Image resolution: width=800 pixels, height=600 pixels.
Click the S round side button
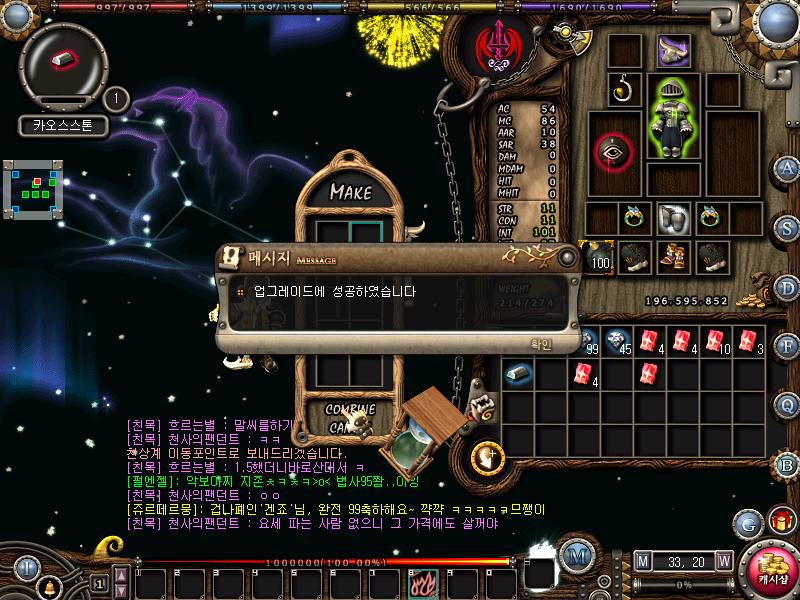(788, 226)
